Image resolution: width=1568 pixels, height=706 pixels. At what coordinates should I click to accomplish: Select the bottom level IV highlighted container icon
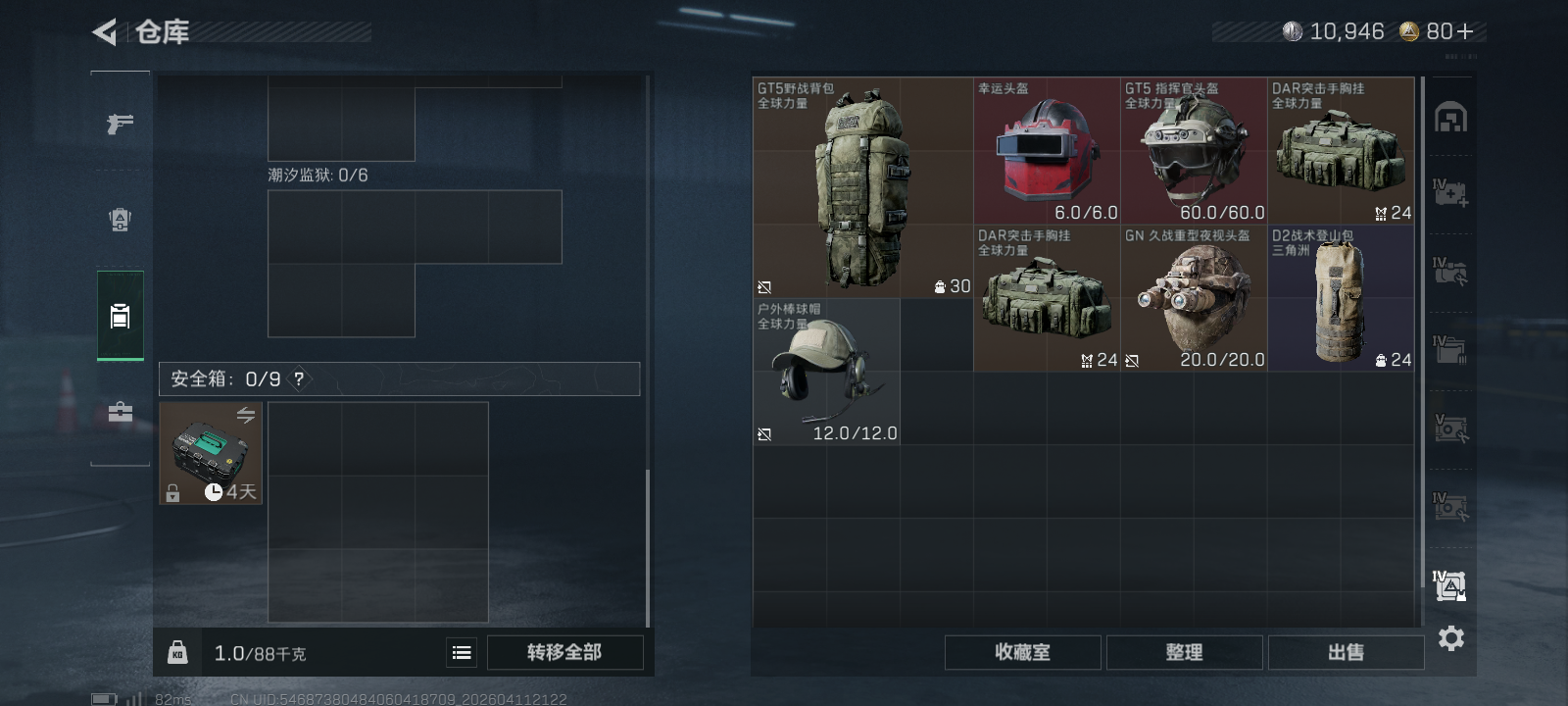pyautogui.click(x=1451, y=584)
